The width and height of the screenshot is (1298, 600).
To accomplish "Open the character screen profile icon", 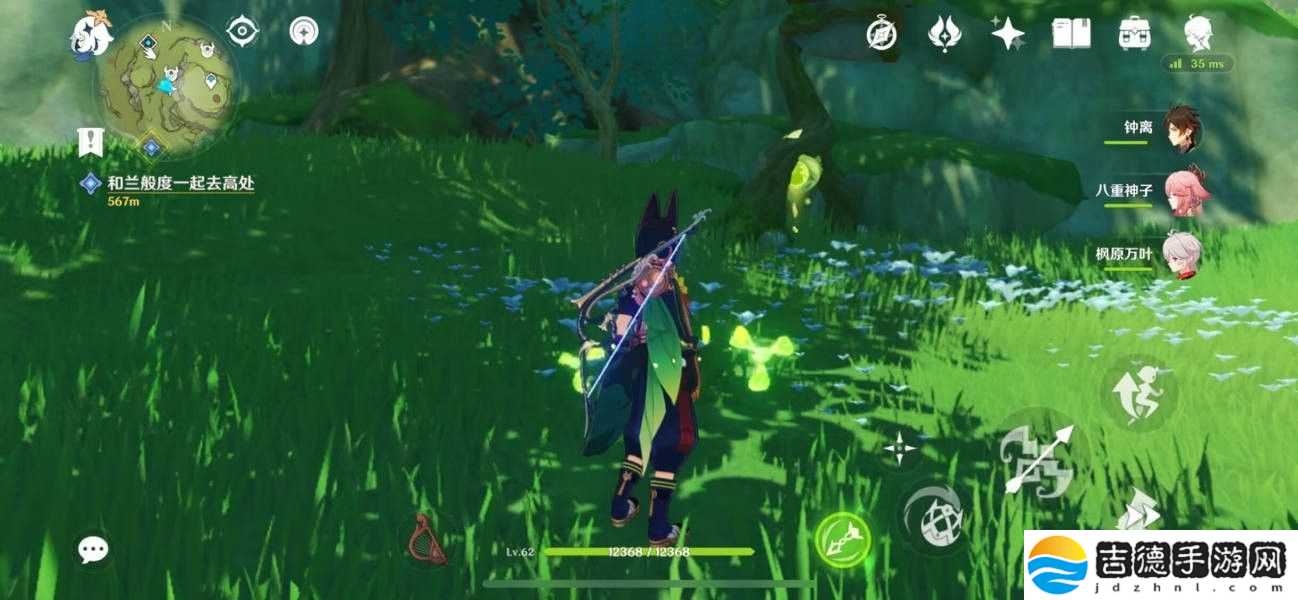I will click(x=1198, y=34).
